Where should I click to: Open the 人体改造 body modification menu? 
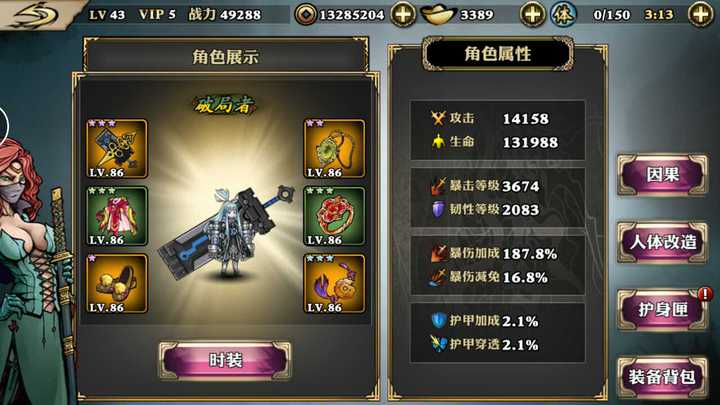pos(663,241)
